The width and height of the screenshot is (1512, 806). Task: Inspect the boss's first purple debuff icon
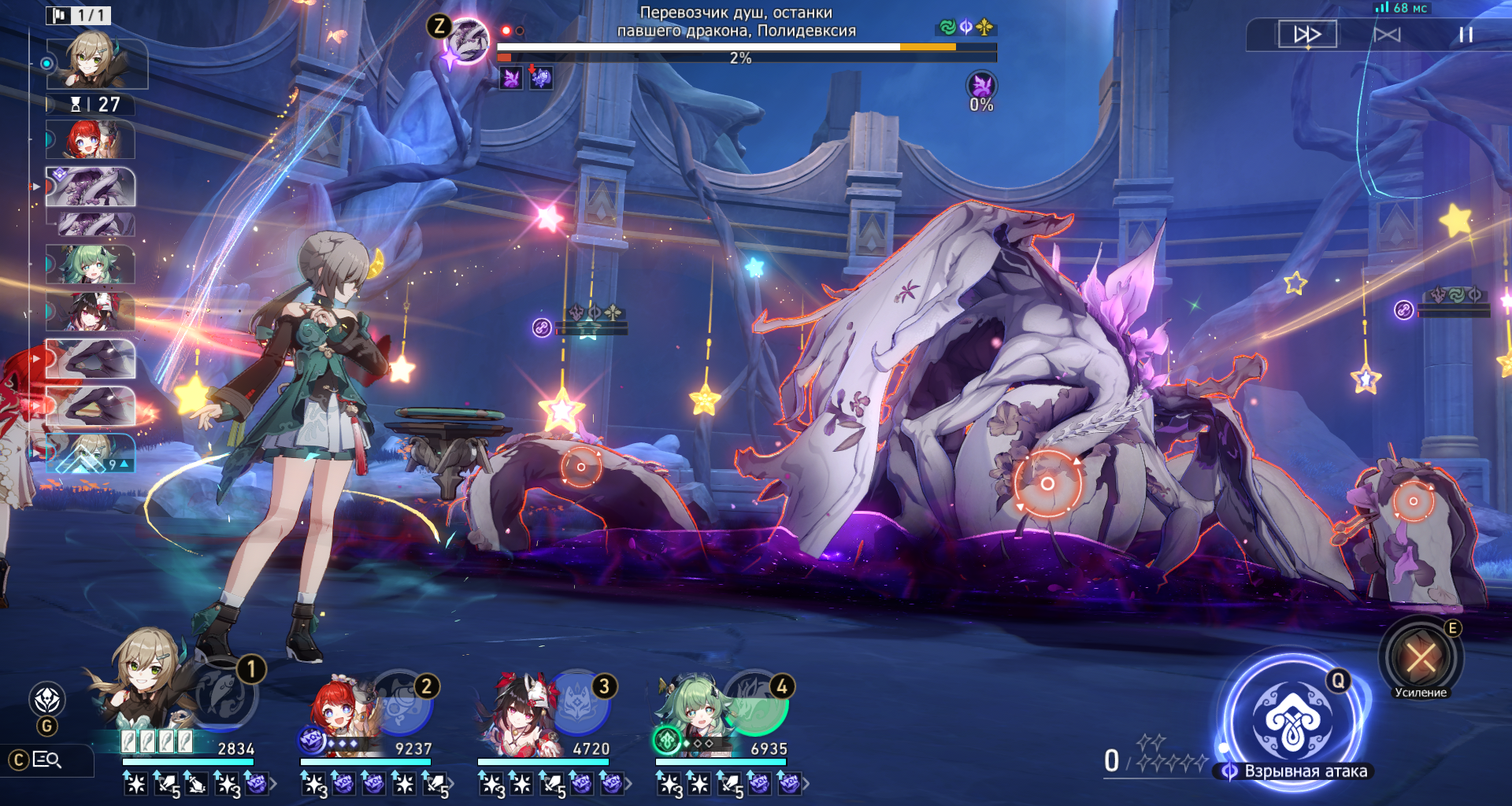pos(511,78)
